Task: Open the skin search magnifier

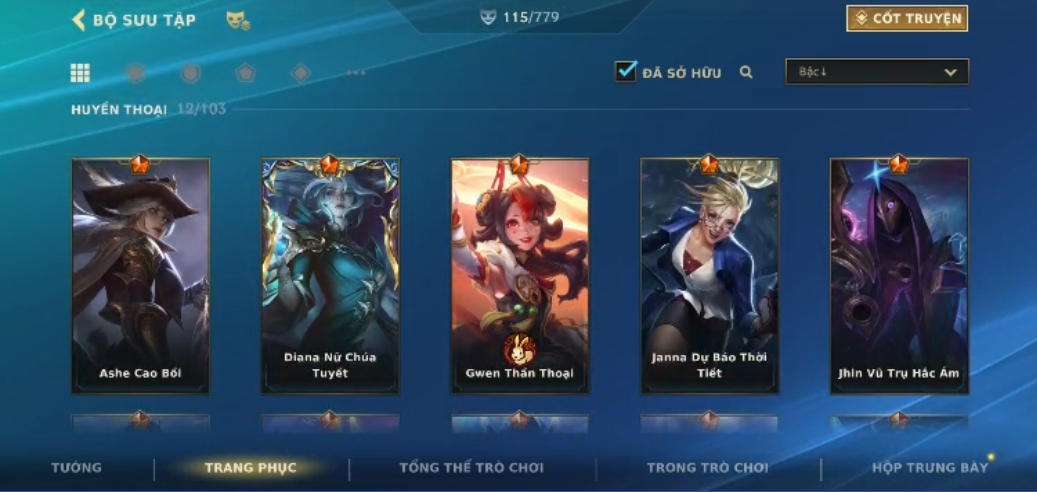Action: click(x=746, y=72)
